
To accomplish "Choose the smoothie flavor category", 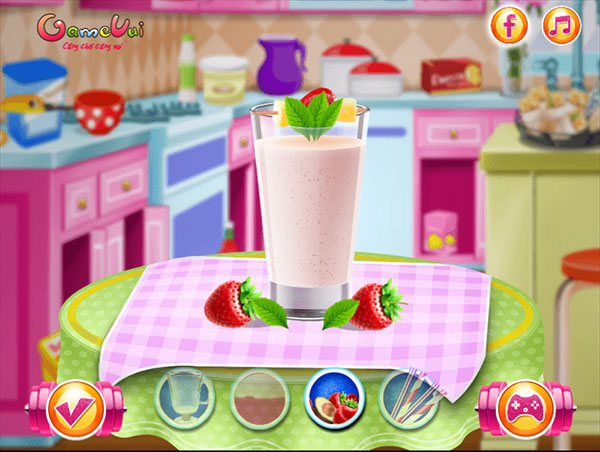I will click(x=261, y=400).
